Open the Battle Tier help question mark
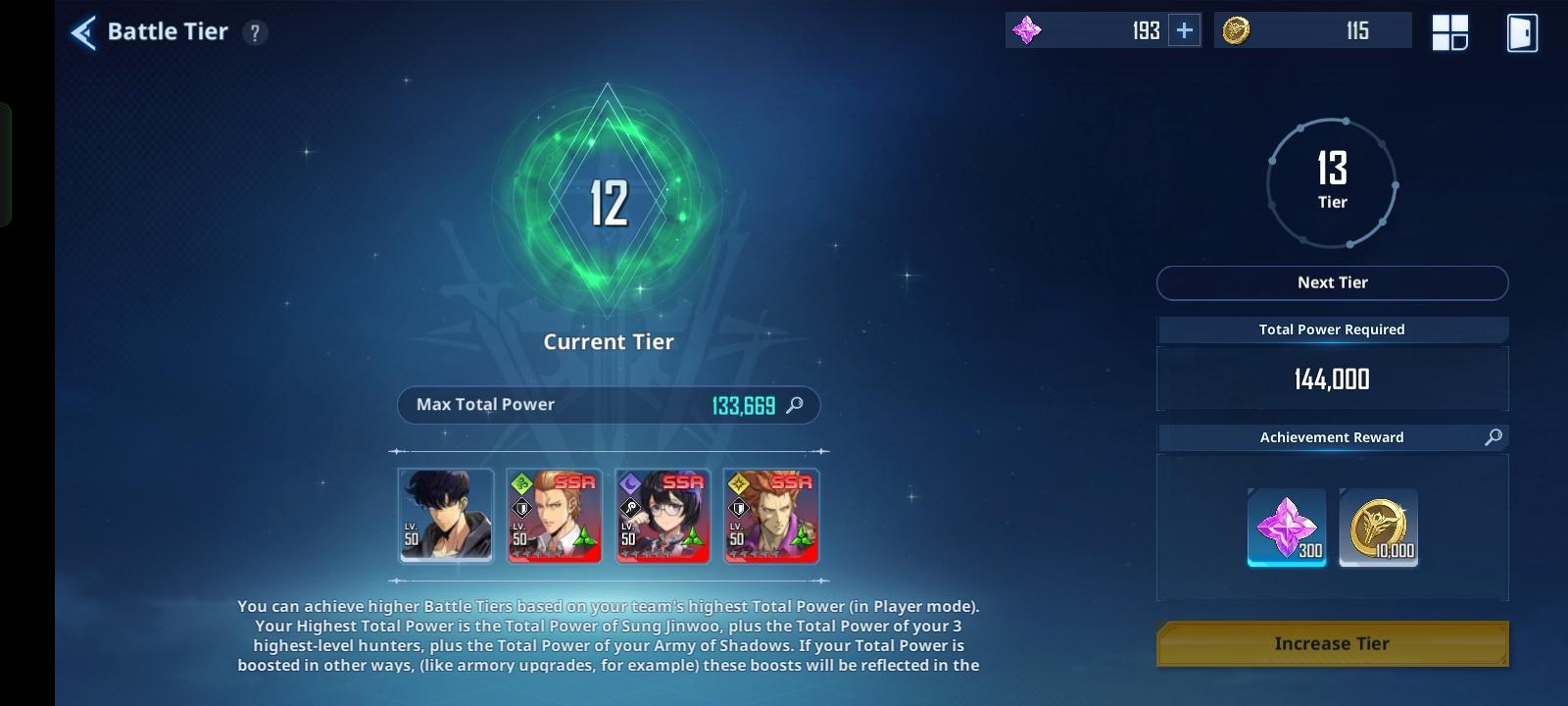Viewport: 1568px width, 706px height. (256, 30)
